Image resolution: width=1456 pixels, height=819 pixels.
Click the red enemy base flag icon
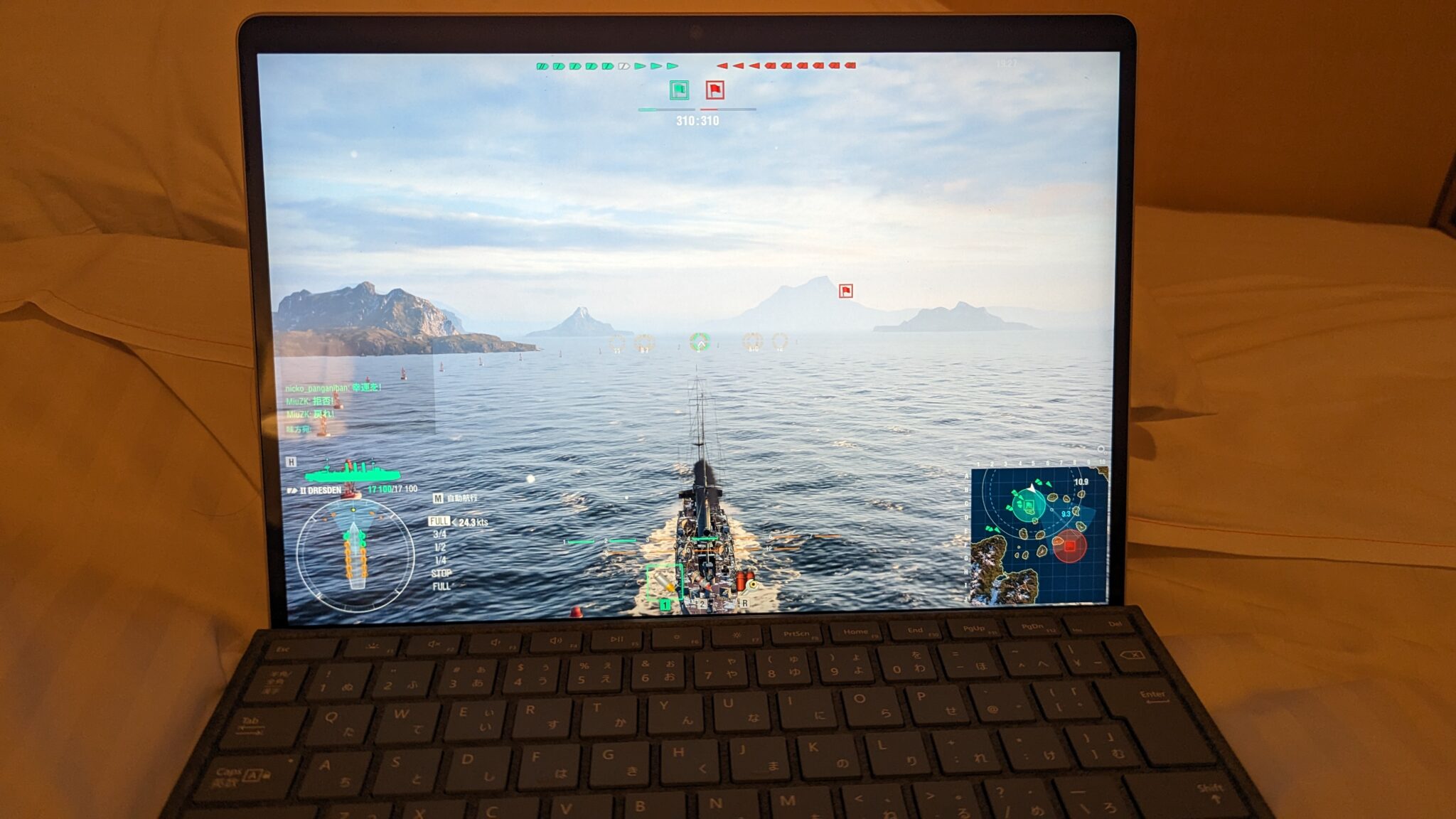point(716,90)
